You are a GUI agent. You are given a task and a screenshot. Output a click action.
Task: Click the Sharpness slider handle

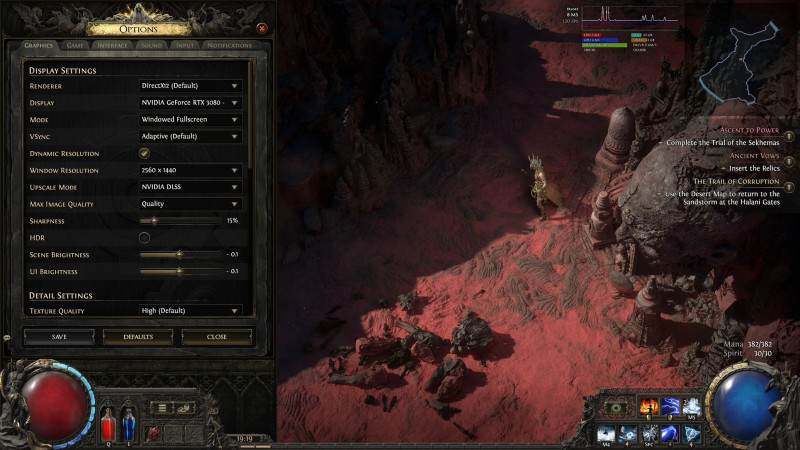point(153,220)
